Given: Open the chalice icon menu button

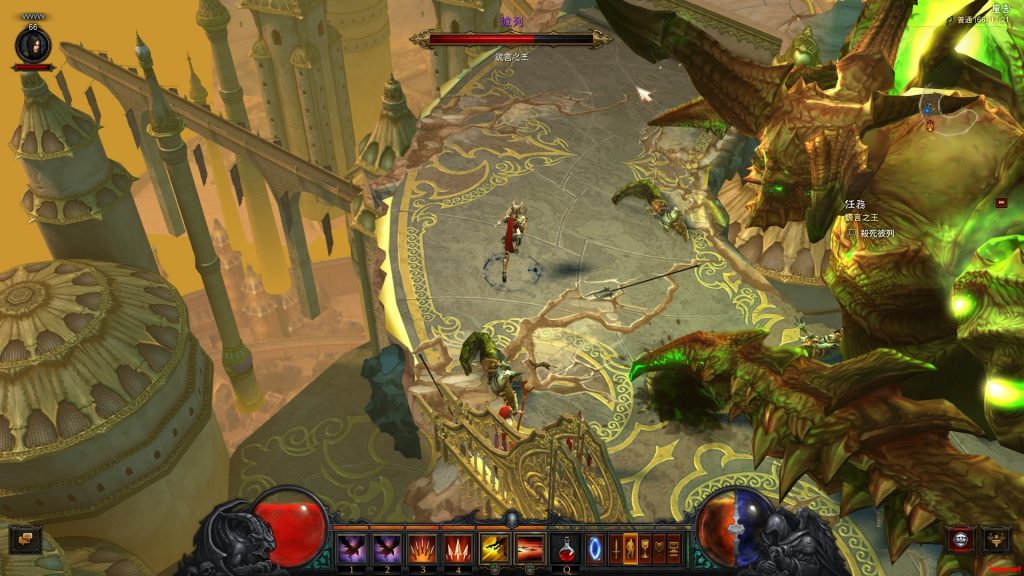Looking at the screenshot, I should click(x=645, y=548).
